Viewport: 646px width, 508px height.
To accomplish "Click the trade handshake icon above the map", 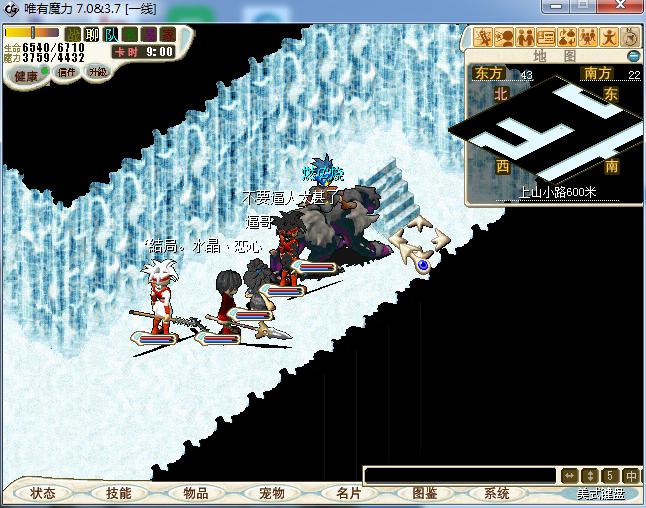I will click(x=524, y=38).
